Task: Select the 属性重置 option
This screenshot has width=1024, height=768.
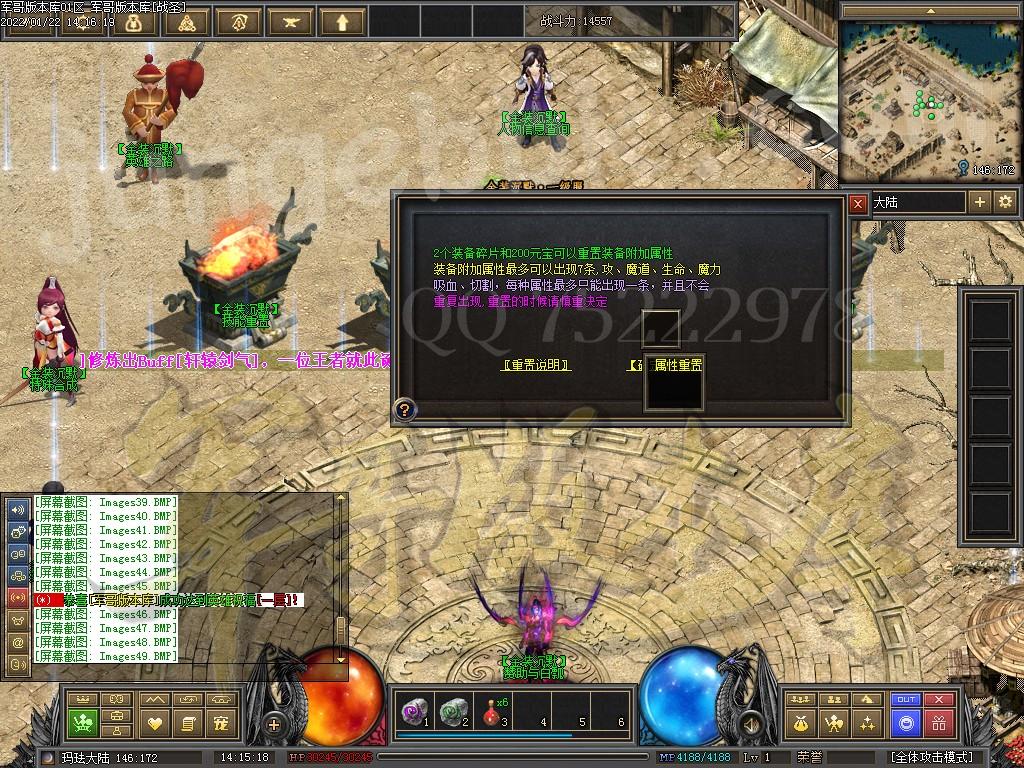Action: [x=677, y=365]
